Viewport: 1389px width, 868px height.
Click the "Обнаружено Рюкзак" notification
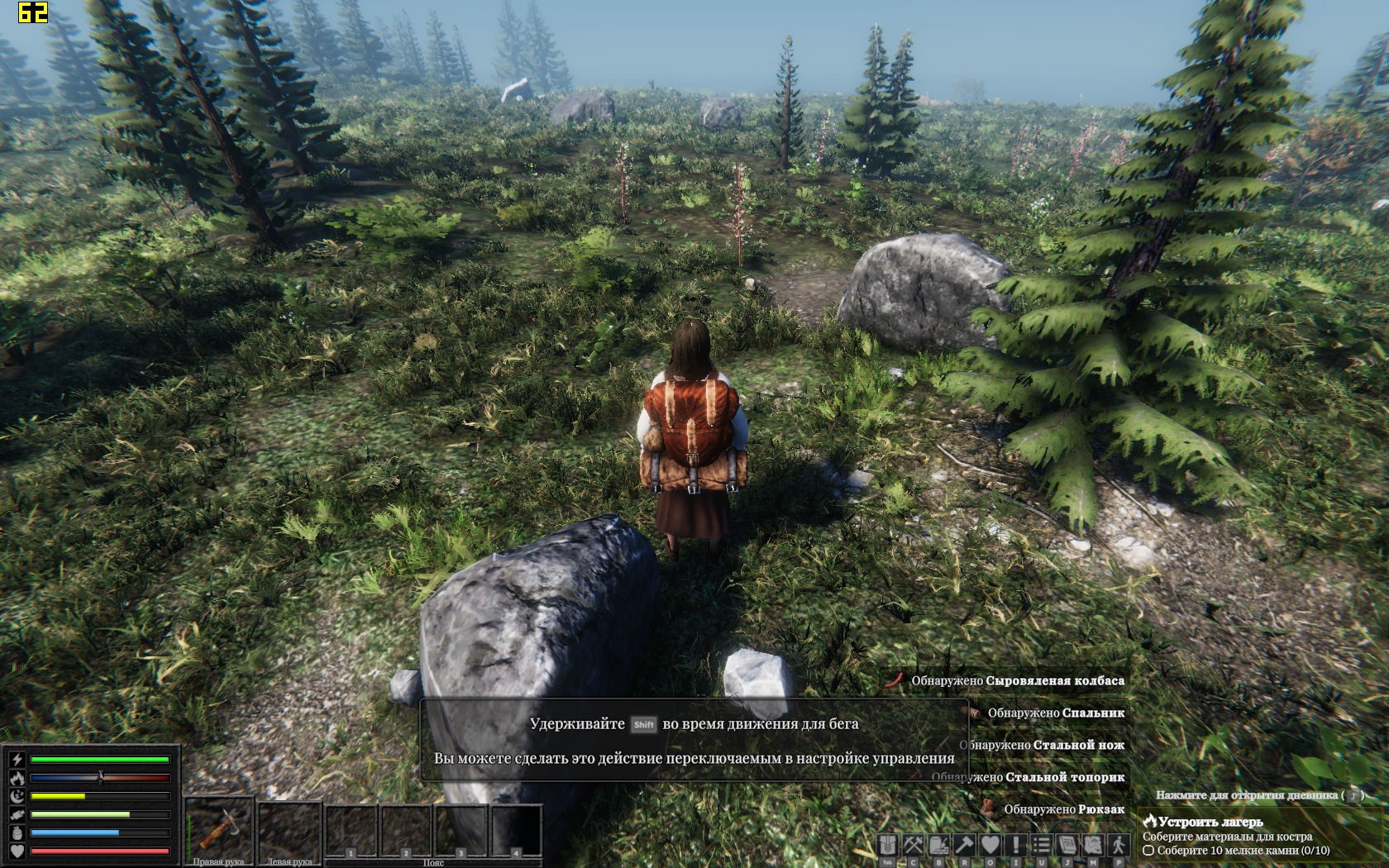pyautogui.click(x=1063, y=809)
